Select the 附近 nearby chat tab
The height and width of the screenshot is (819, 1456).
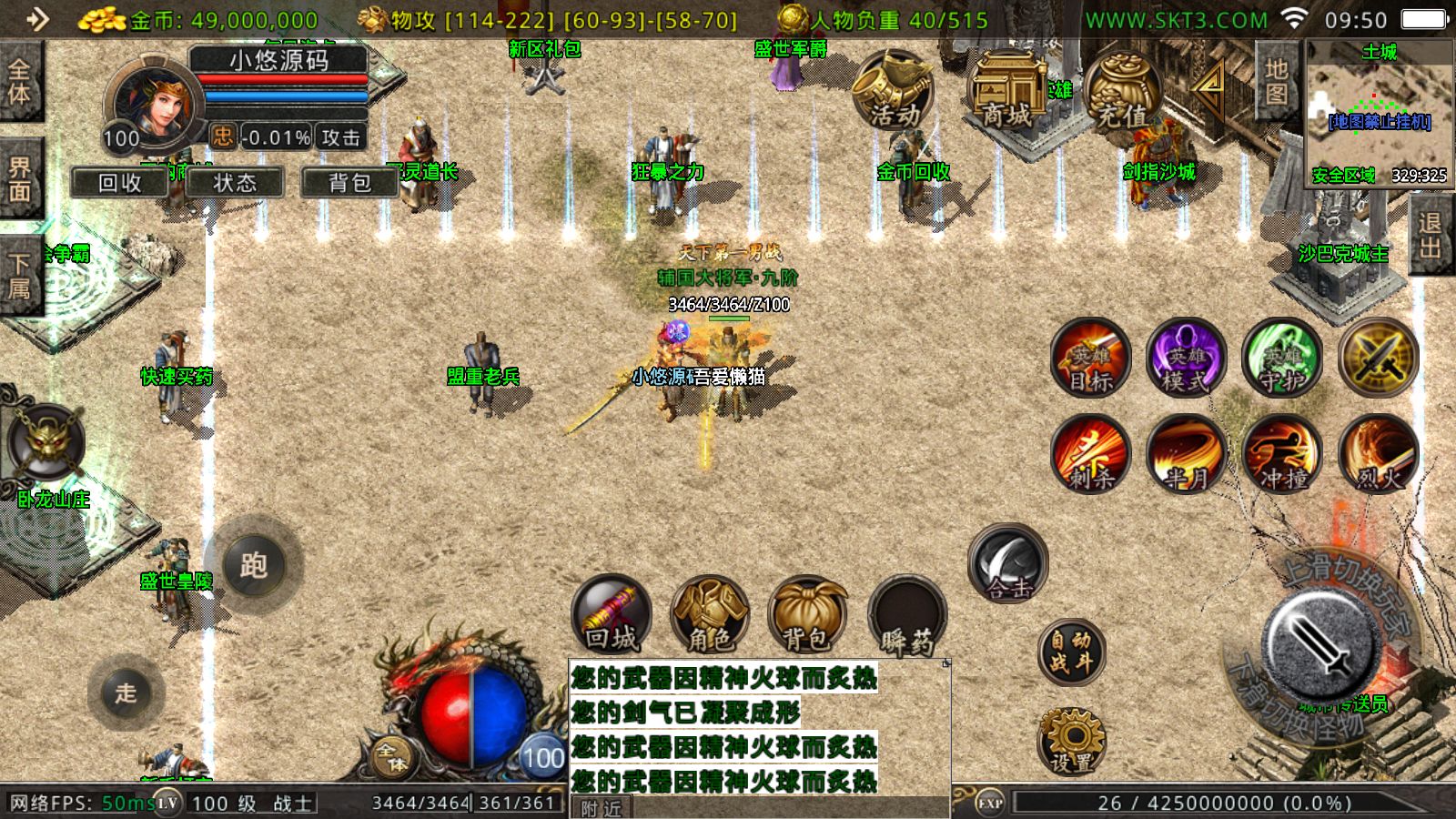coord(601,807)
